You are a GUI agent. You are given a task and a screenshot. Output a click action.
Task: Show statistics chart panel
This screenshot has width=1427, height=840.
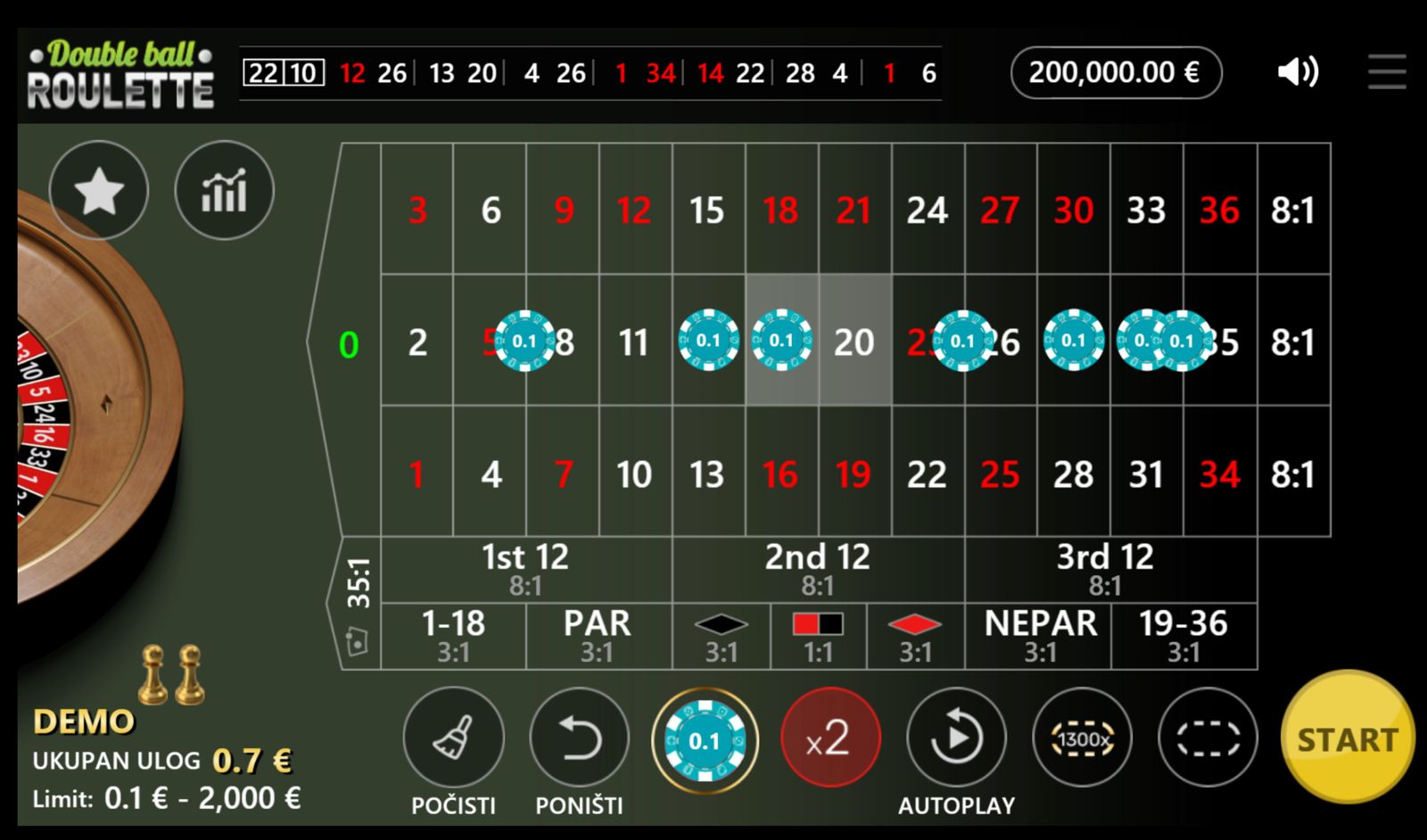point(224,190)
